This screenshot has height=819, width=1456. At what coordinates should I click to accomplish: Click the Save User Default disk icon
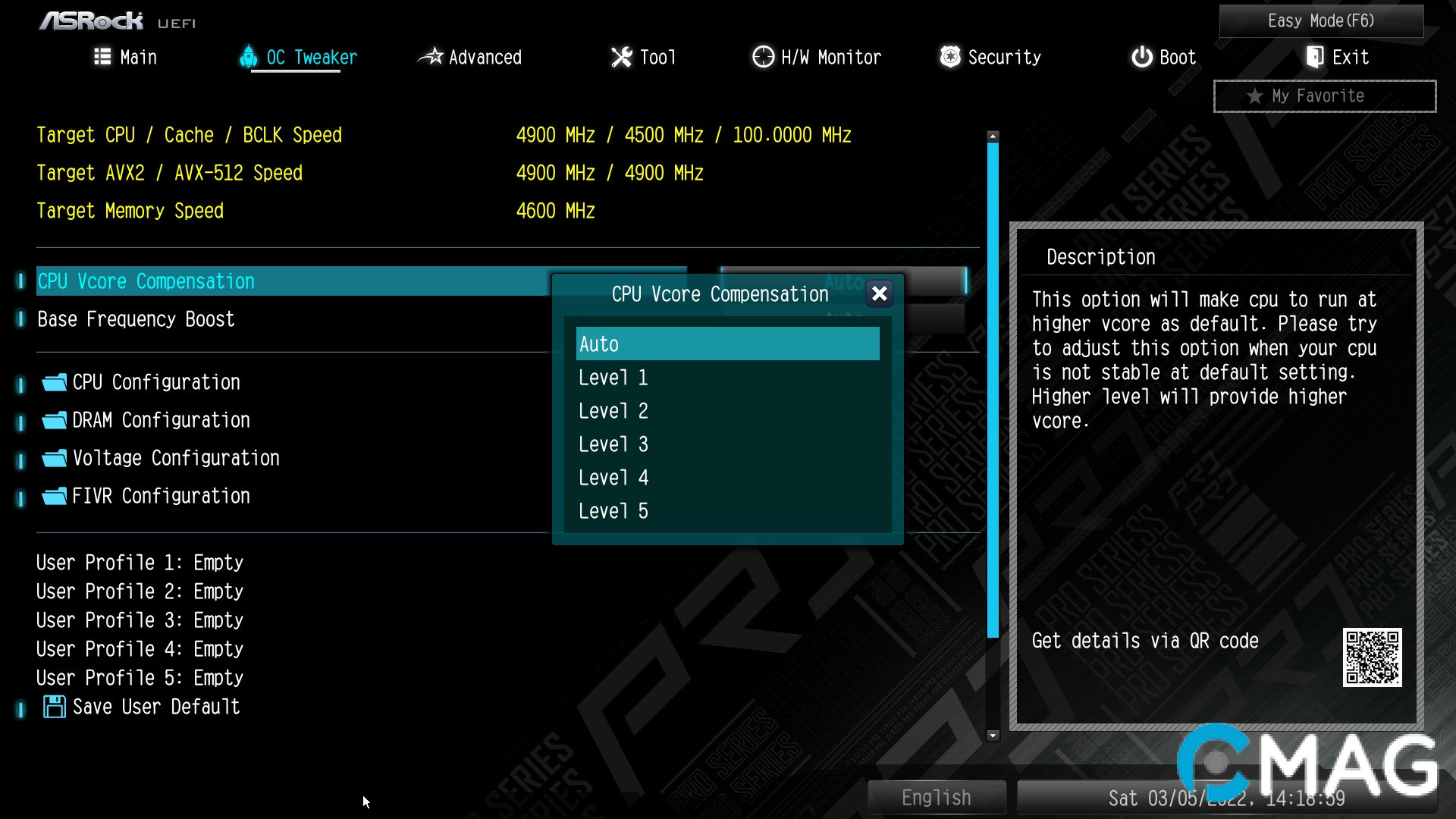pos(54,706)
